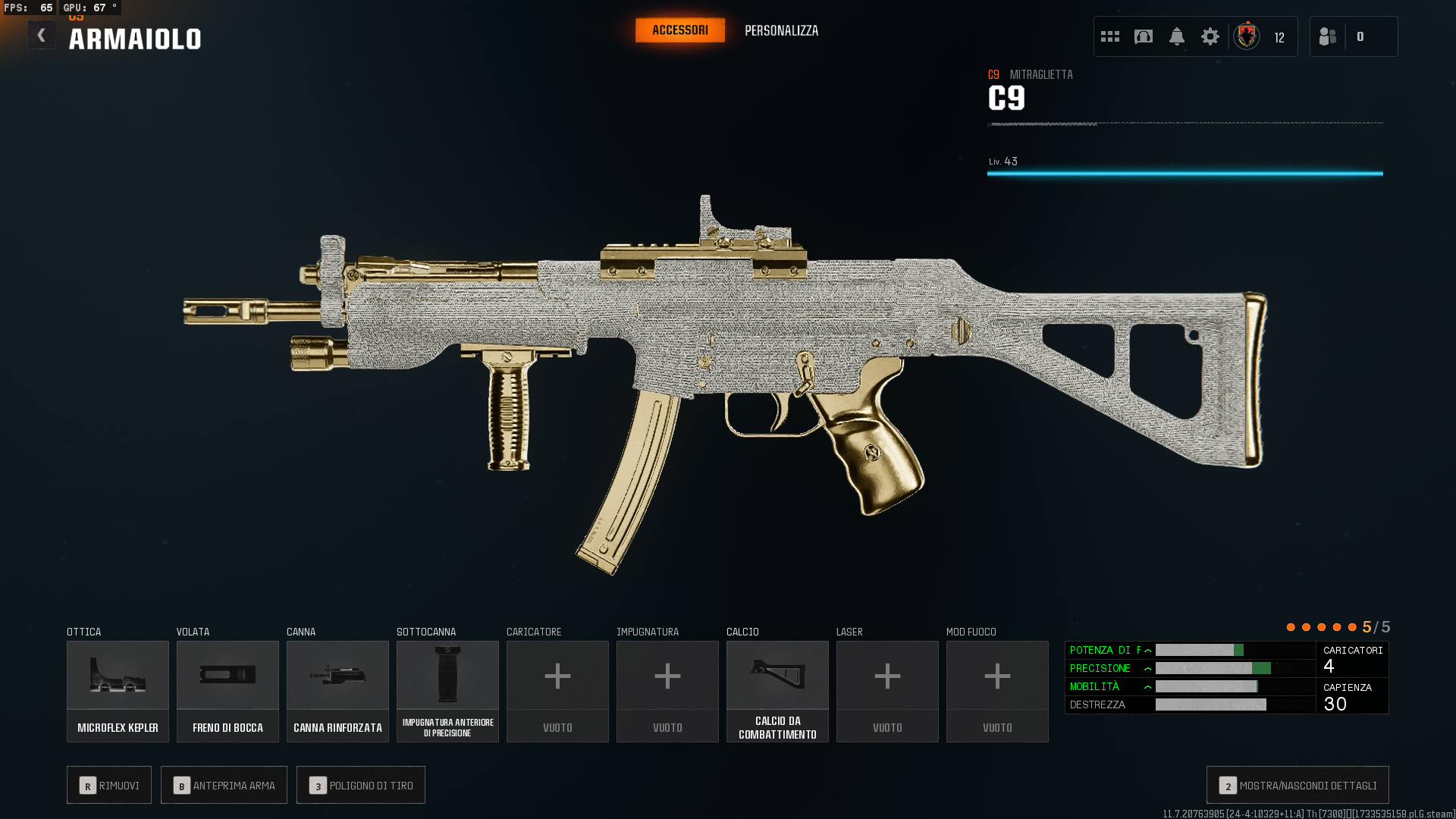Choose the Freno di Bocca muzzle slot
Screen dimensions: 1456x819
[227, 691]
